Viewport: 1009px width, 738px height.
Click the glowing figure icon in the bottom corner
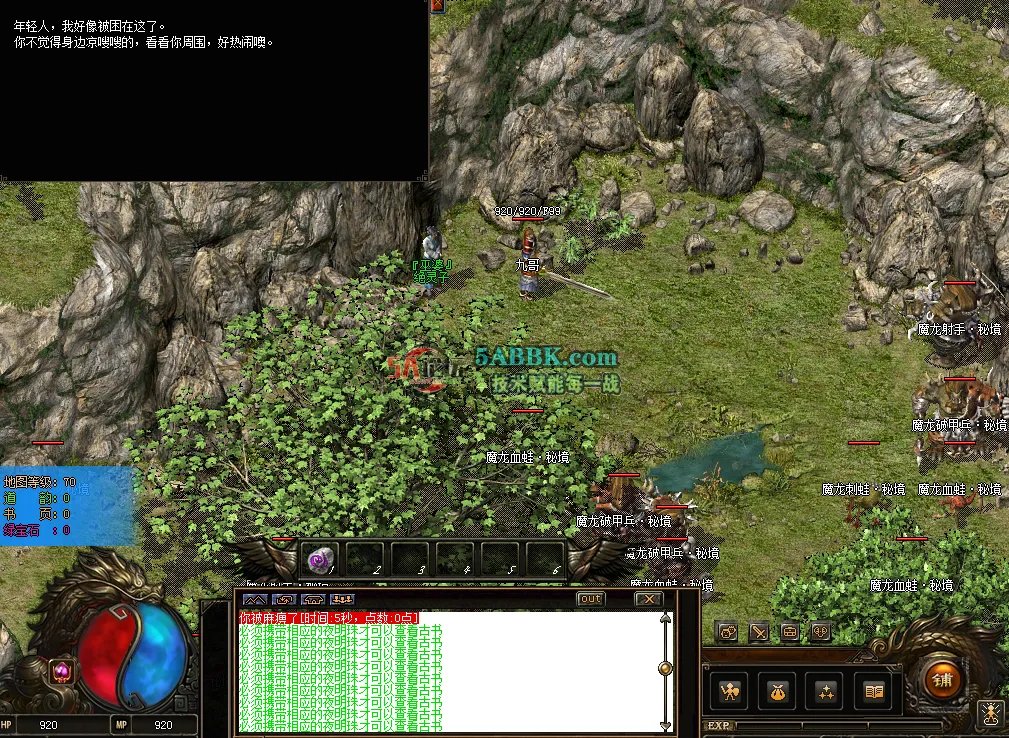[992, 713]
